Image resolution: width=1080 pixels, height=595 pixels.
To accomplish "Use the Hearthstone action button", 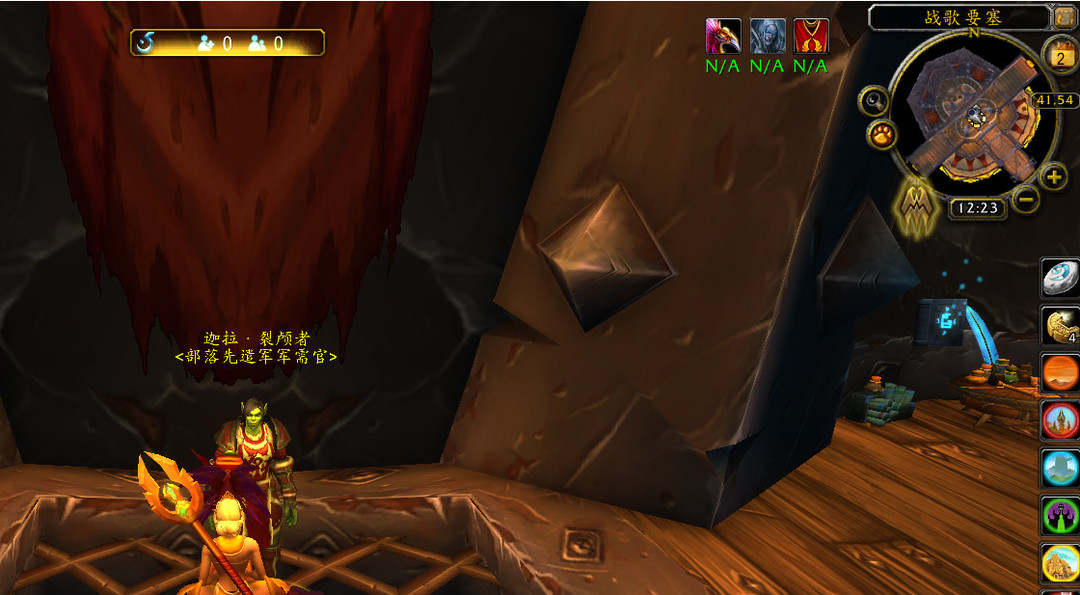I will [1060, 277].
